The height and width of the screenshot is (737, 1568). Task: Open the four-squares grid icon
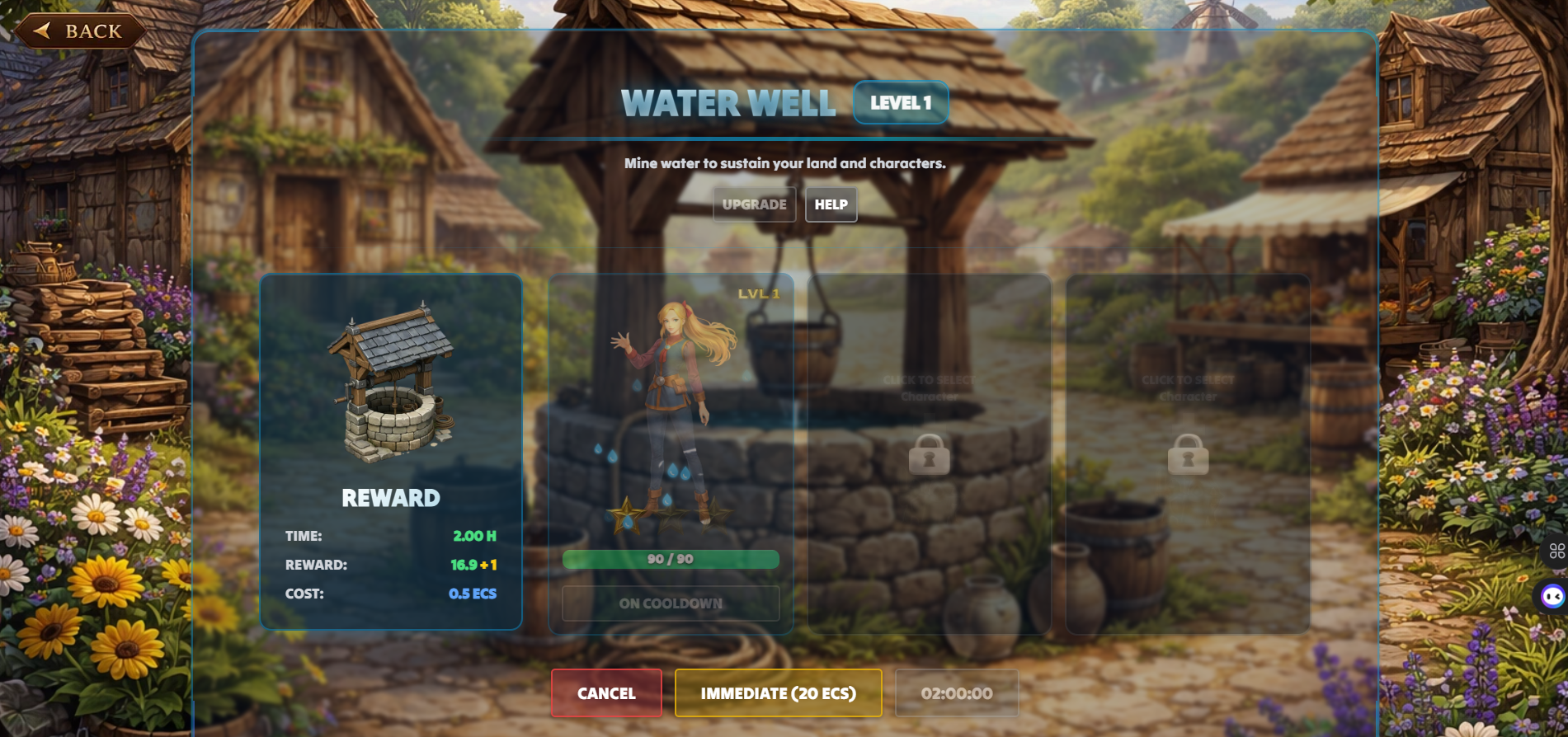pos(1556,551)
